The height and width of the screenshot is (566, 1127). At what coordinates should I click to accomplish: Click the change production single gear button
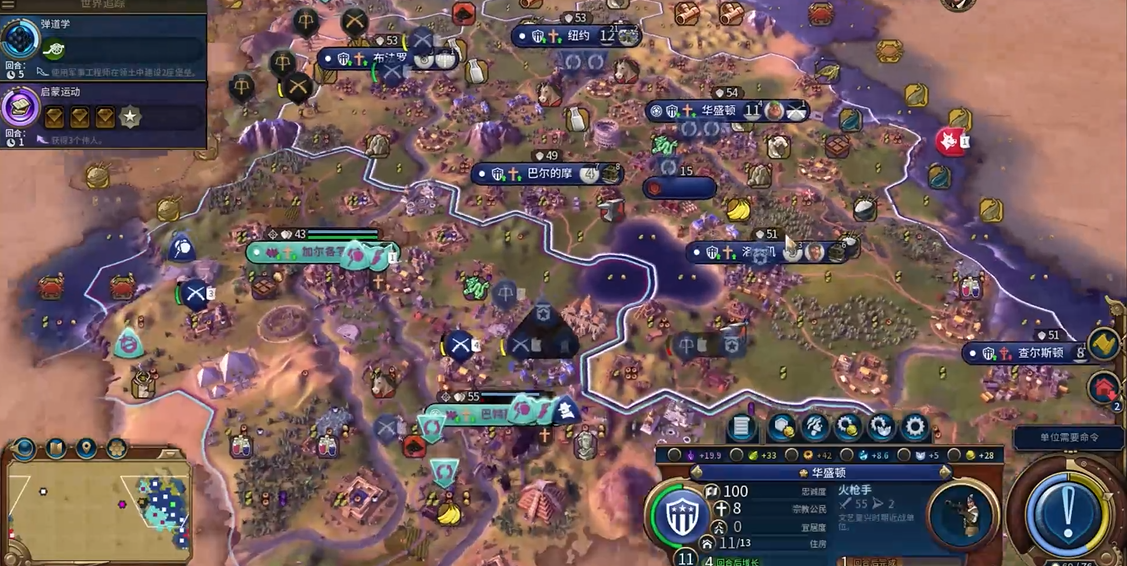point(914,428)
